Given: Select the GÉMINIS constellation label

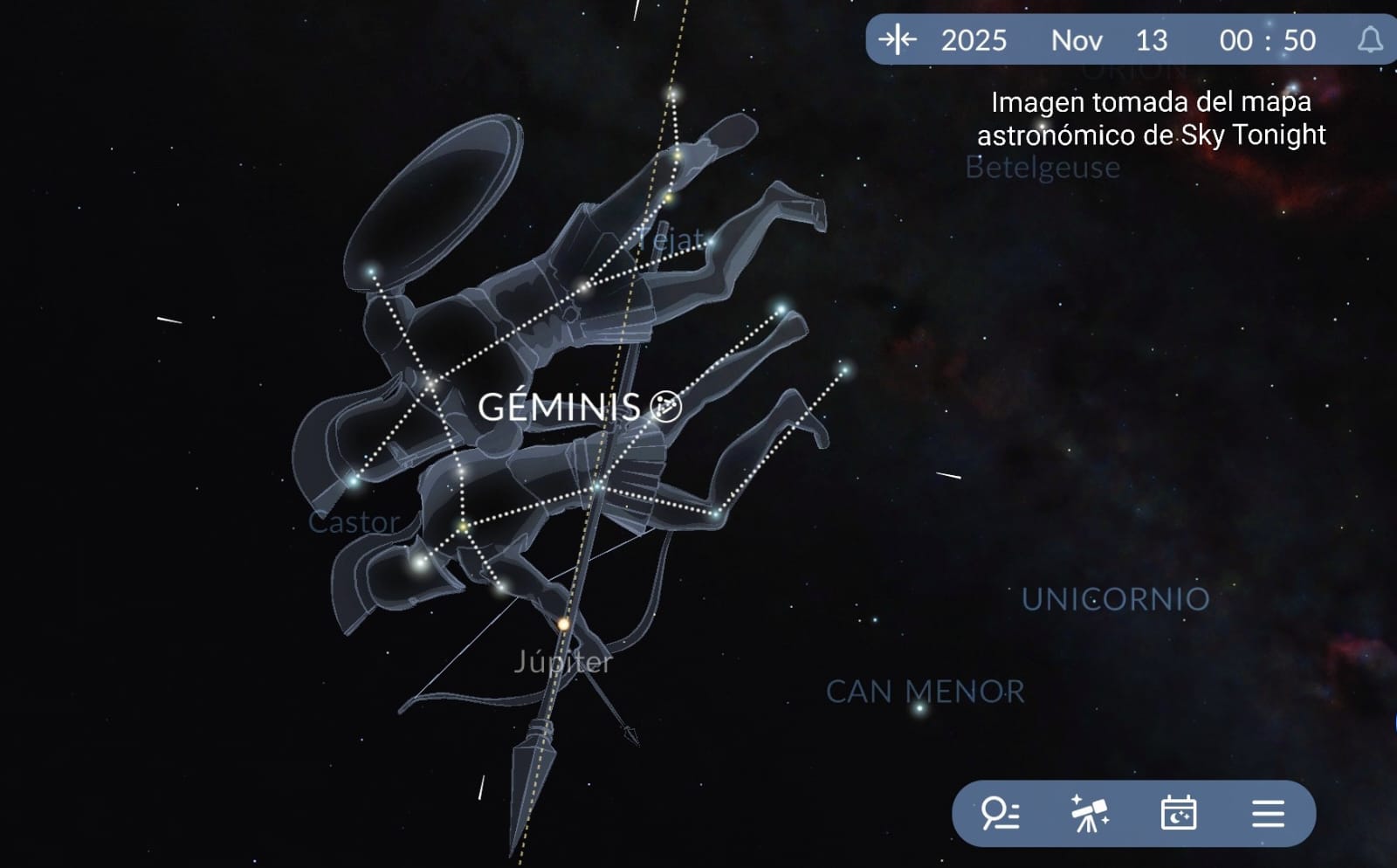Looking at the screenshot, I should [560, 407].
